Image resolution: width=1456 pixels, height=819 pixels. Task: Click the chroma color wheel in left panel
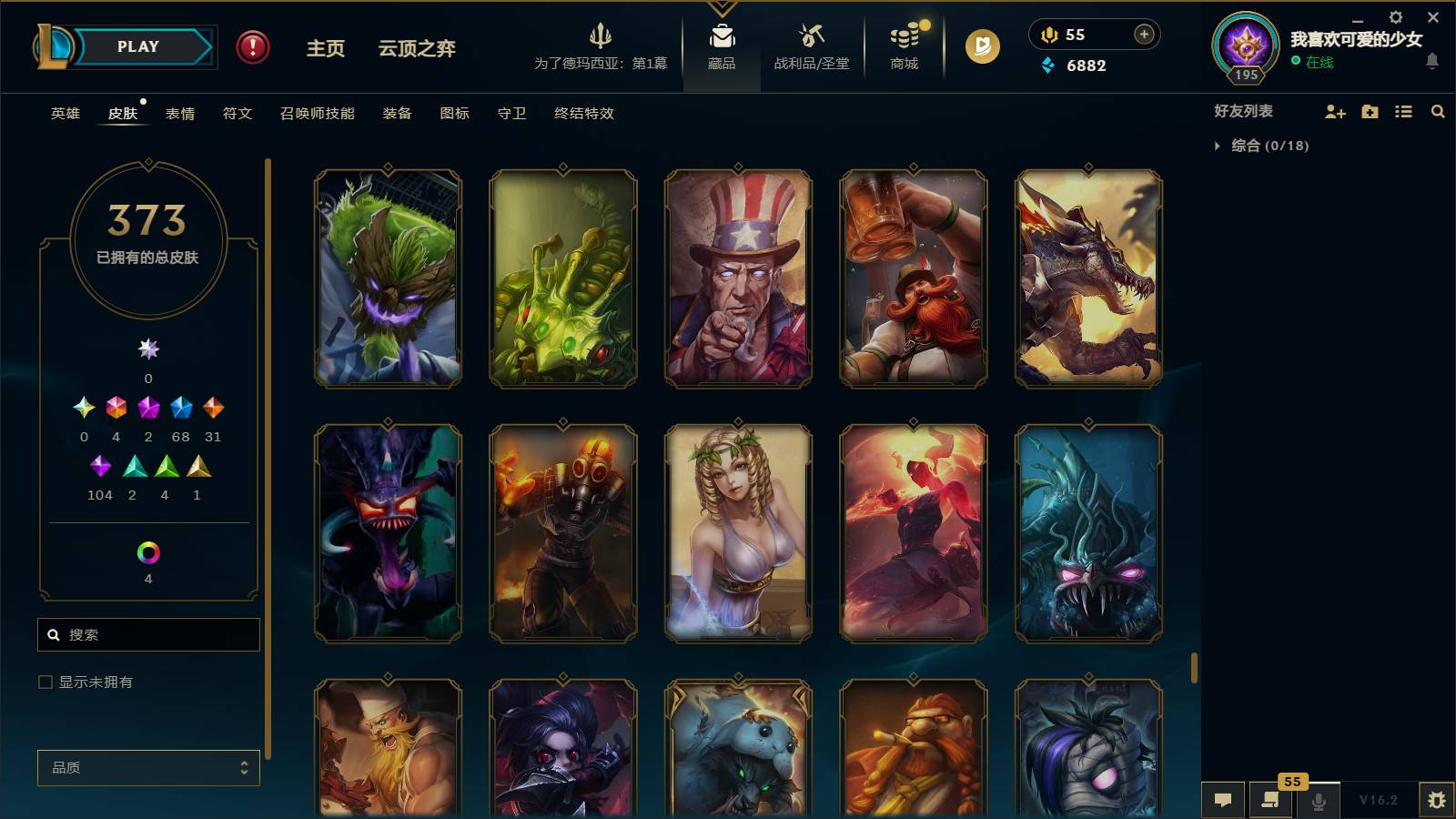(x=147, y=550)
